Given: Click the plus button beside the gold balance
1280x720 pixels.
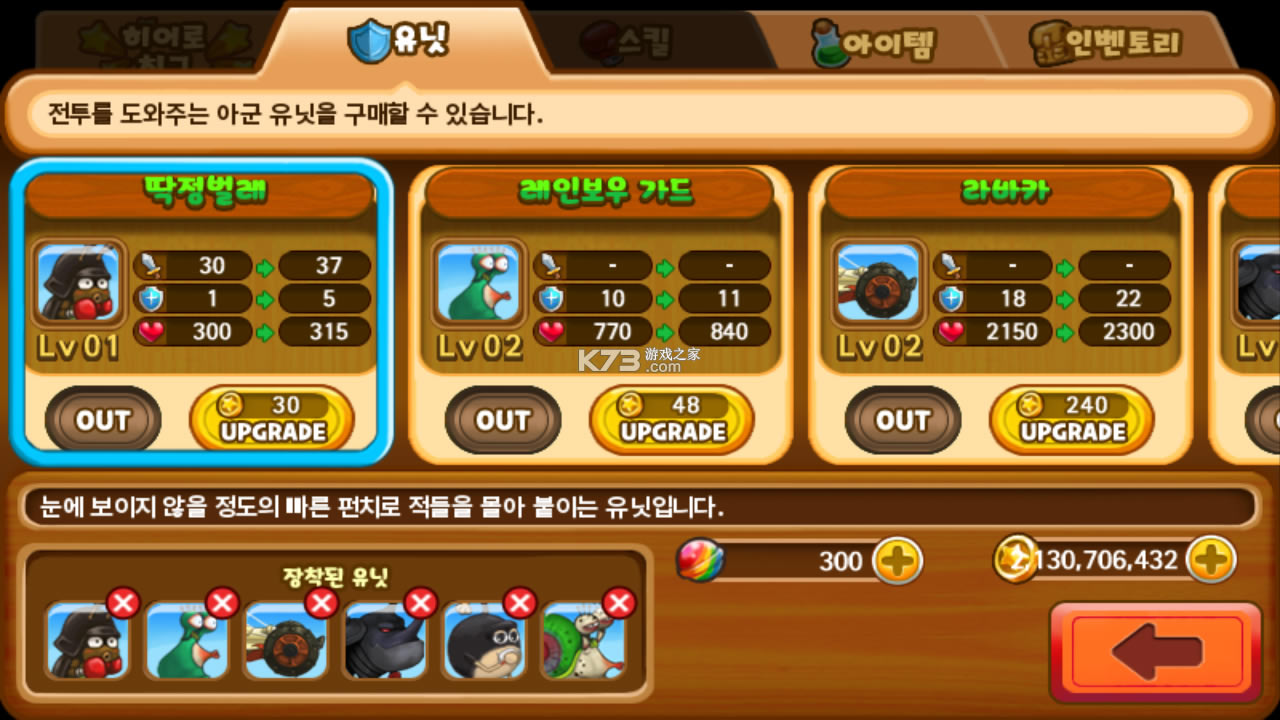Looking at the screenshot, I should (1211, 560).
